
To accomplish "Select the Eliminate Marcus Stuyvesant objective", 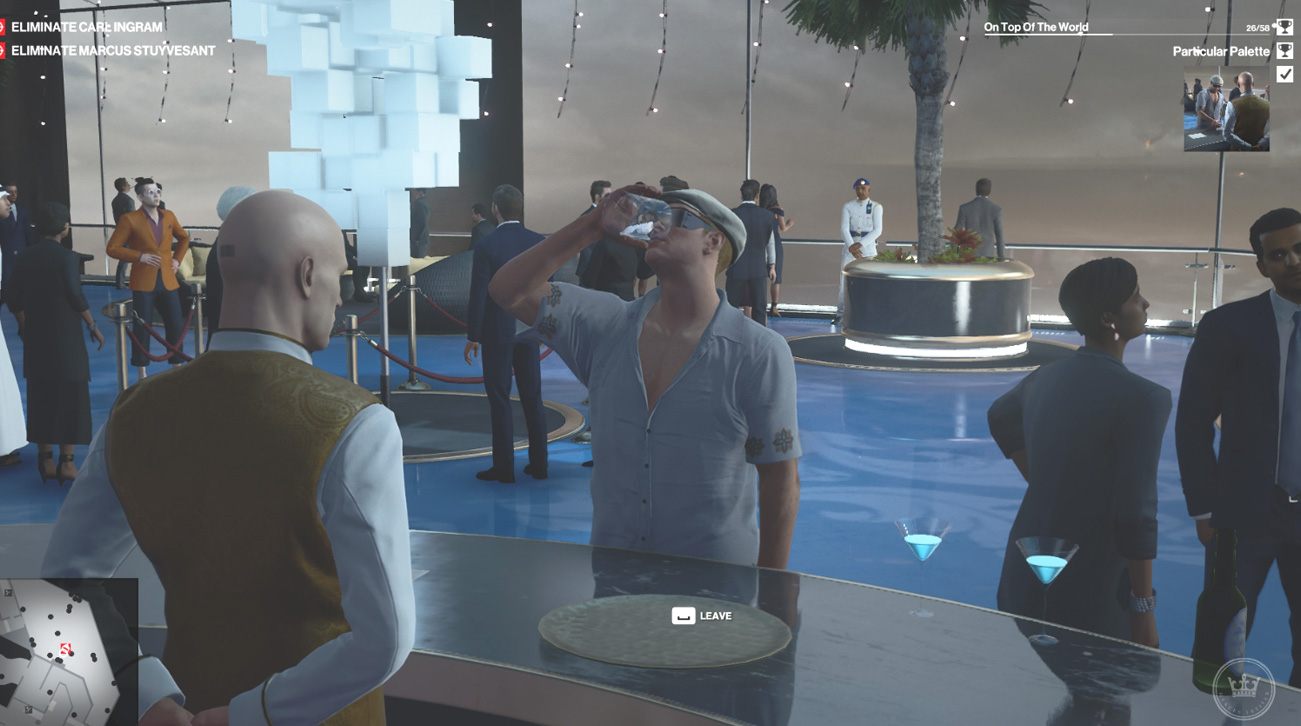I will [112, 51].
